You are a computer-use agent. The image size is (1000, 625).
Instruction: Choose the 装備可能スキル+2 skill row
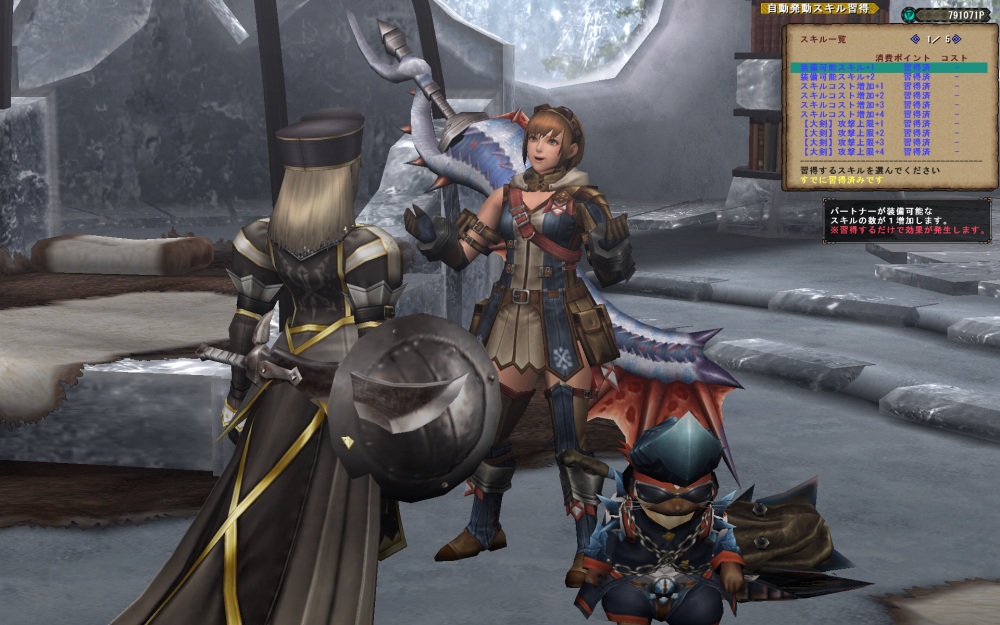pos(838,77)
